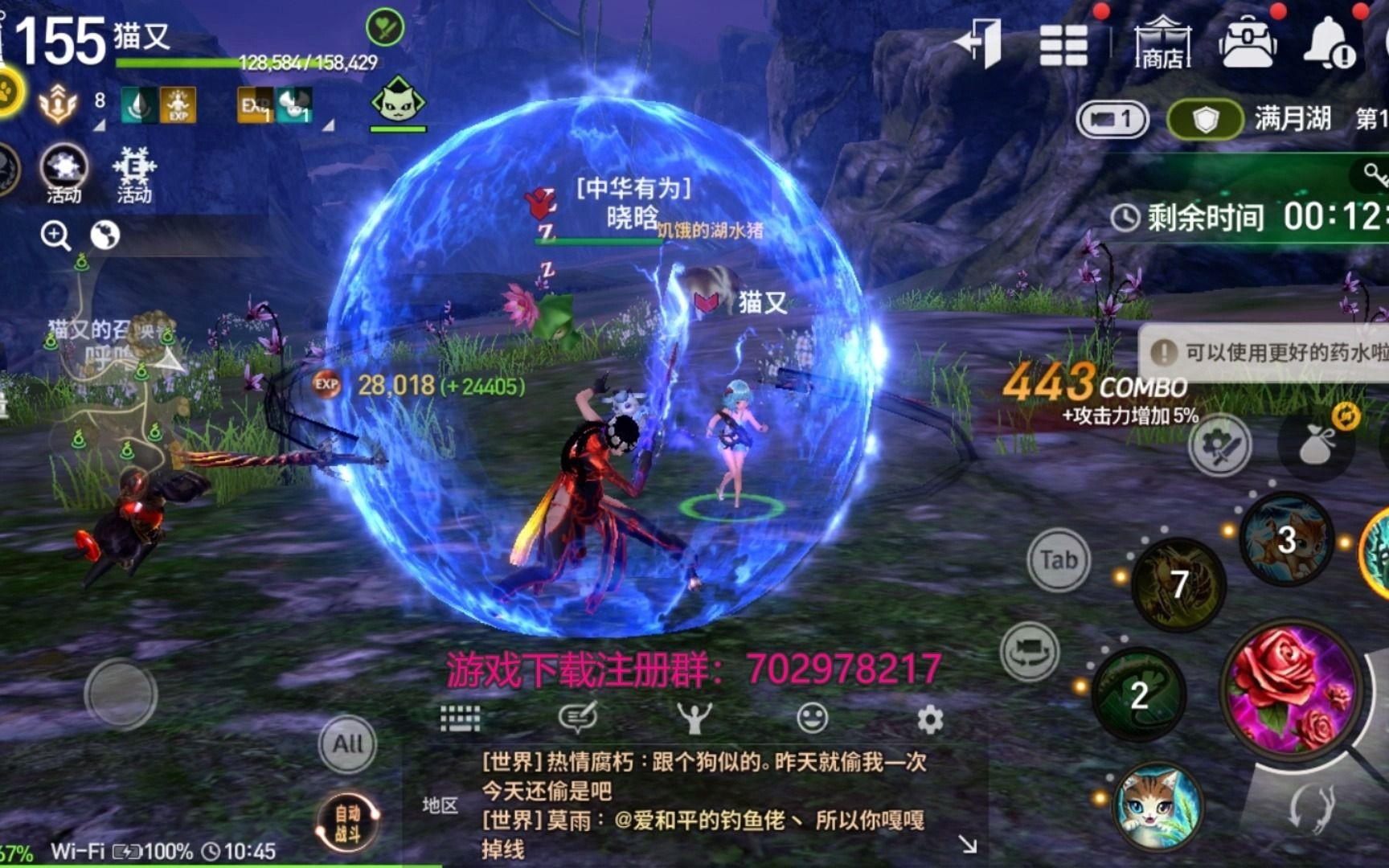
Task: Tap the Tab target switch button
Action: (1059, 560)
